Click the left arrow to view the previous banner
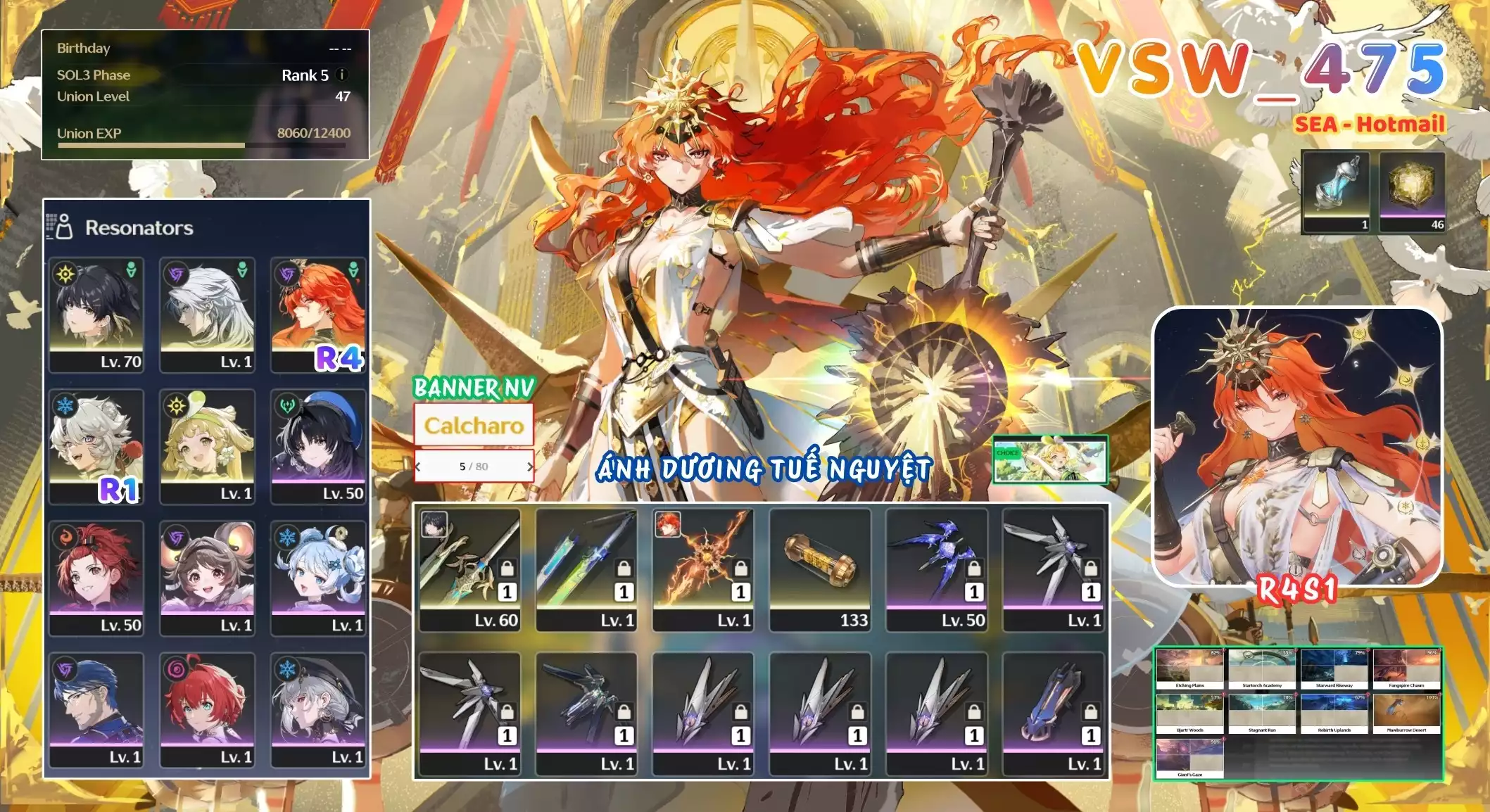 [418, 468]
